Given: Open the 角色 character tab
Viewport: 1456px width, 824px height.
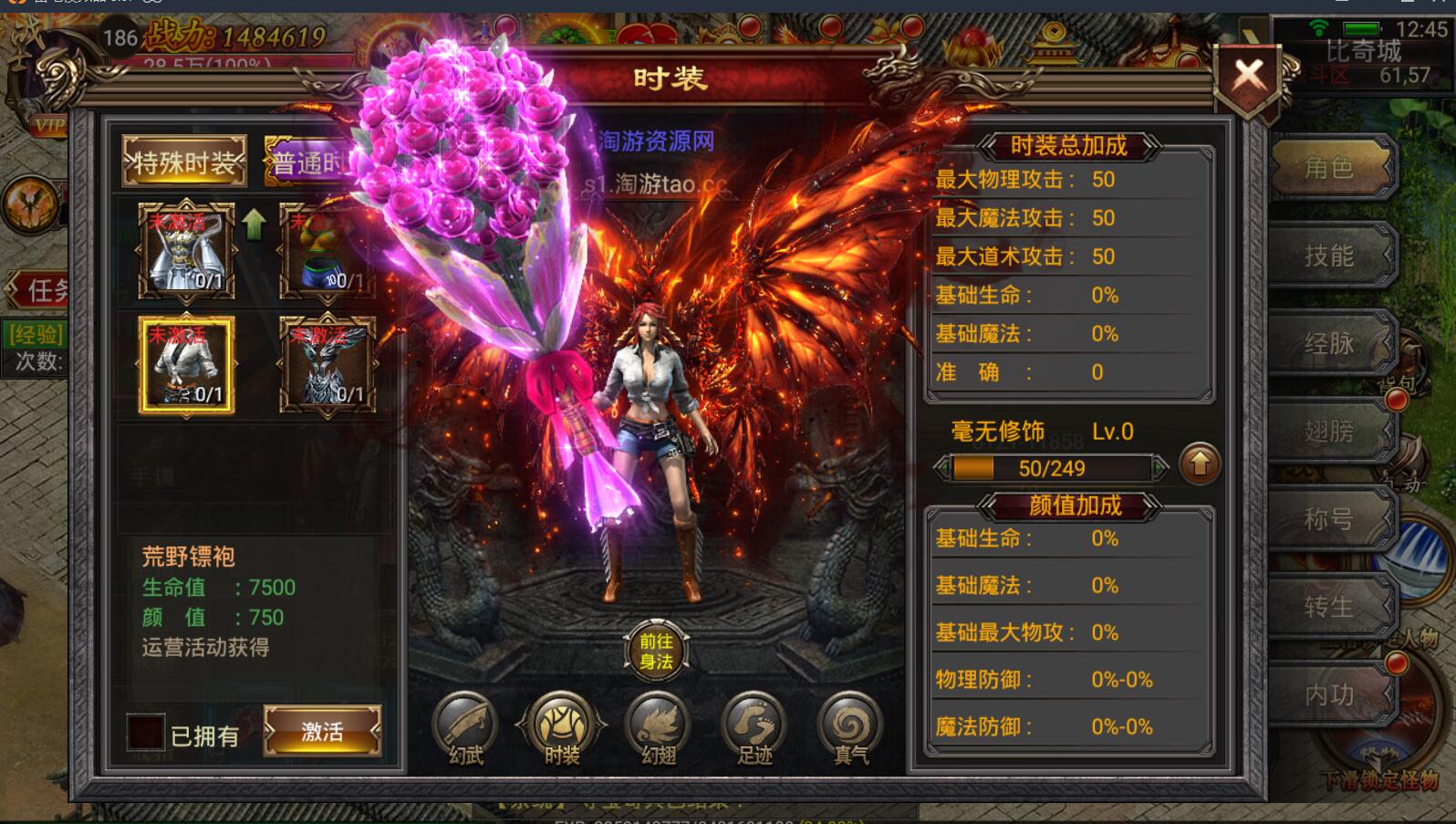Looking at the screenshot, I should pyautogui.click(x=1329, y=168).
